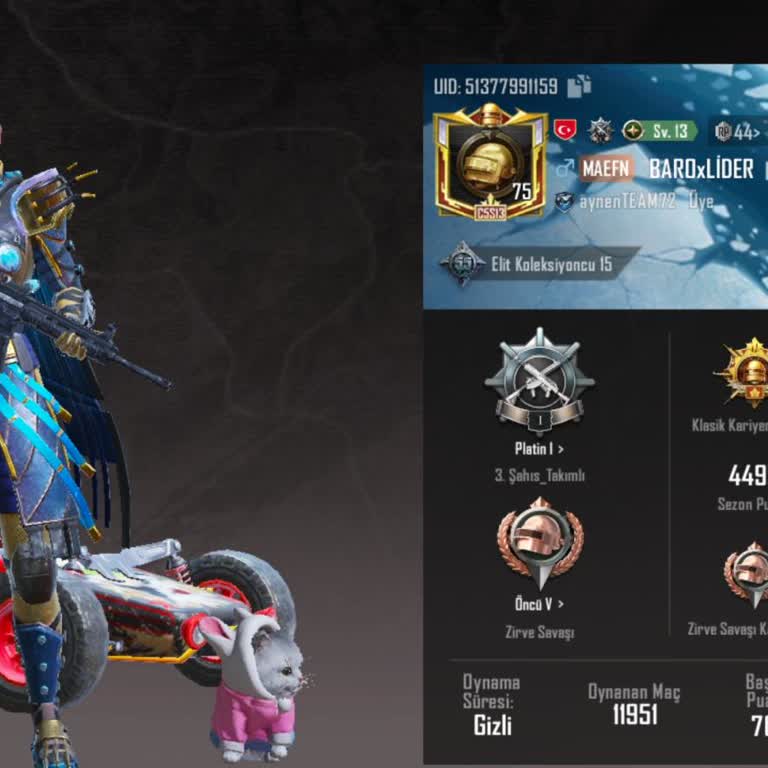This screenshot has width=768, height=768.
Task: Open the golden helmet avatar frame
Action: click(490, 160)
